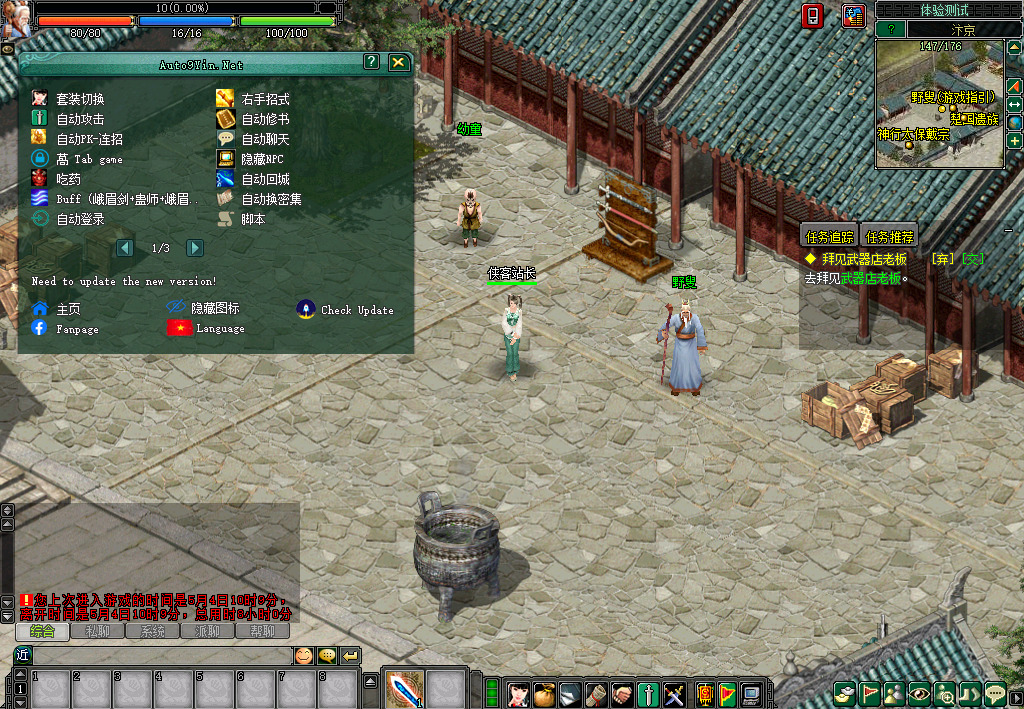Image resolution: width=1024 pixels, height=709 pixels.
Task: Click the Check Update rocket link
Action: (345, 310)
